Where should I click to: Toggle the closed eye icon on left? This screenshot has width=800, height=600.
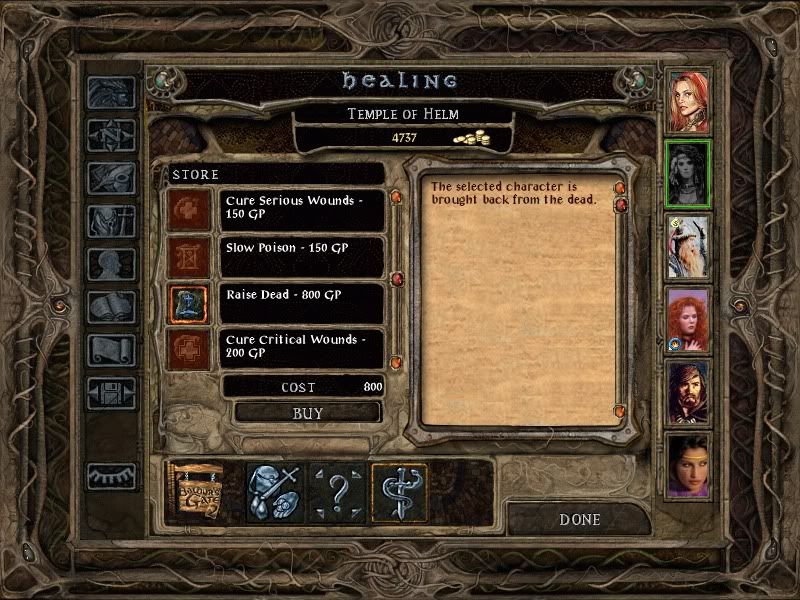coord(111,476)
